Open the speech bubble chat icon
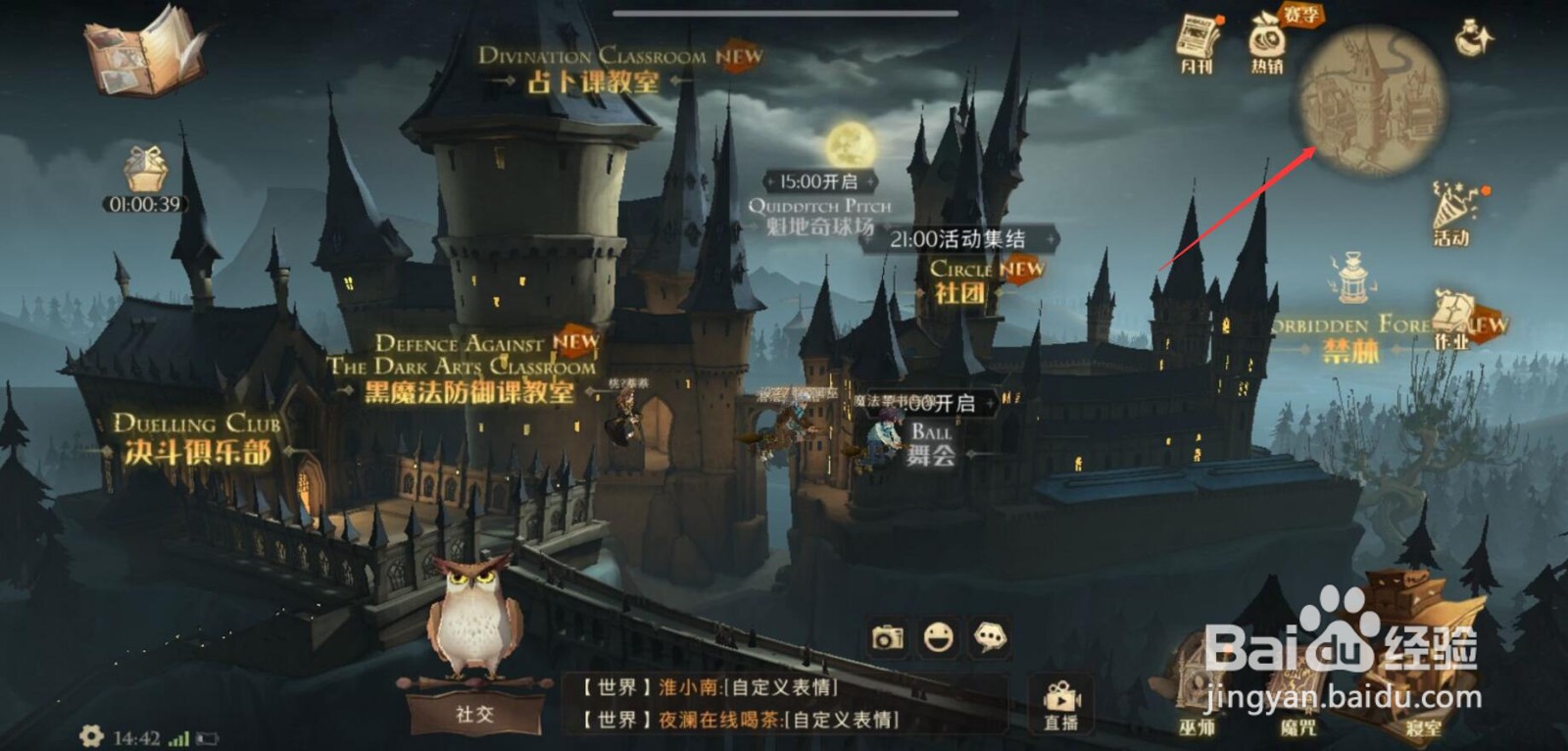 tap(990, 638)
